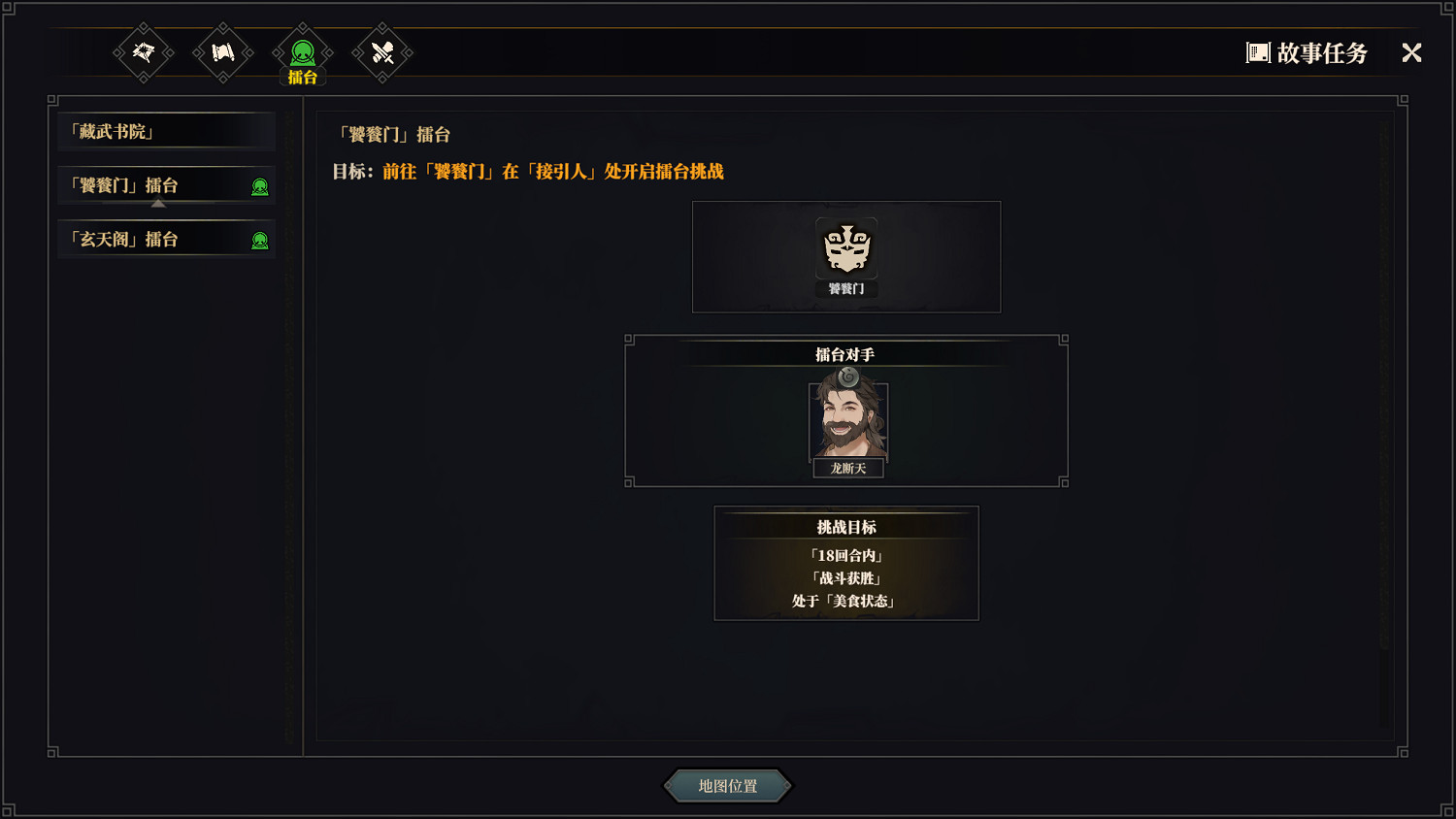This screenshot has height=819, width=1456.
Task: Click the green arena icon beside 「饕餮门」擂台
Action: [260, 186]
